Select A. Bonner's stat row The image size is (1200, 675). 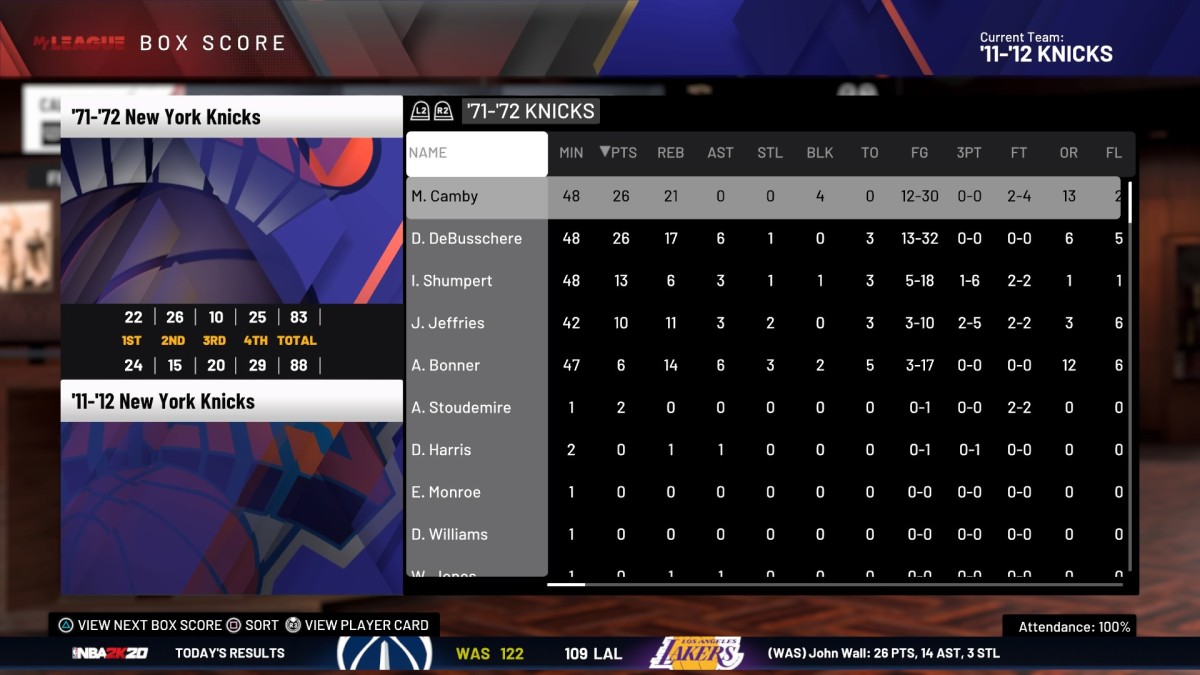click(x=446, y=365)
